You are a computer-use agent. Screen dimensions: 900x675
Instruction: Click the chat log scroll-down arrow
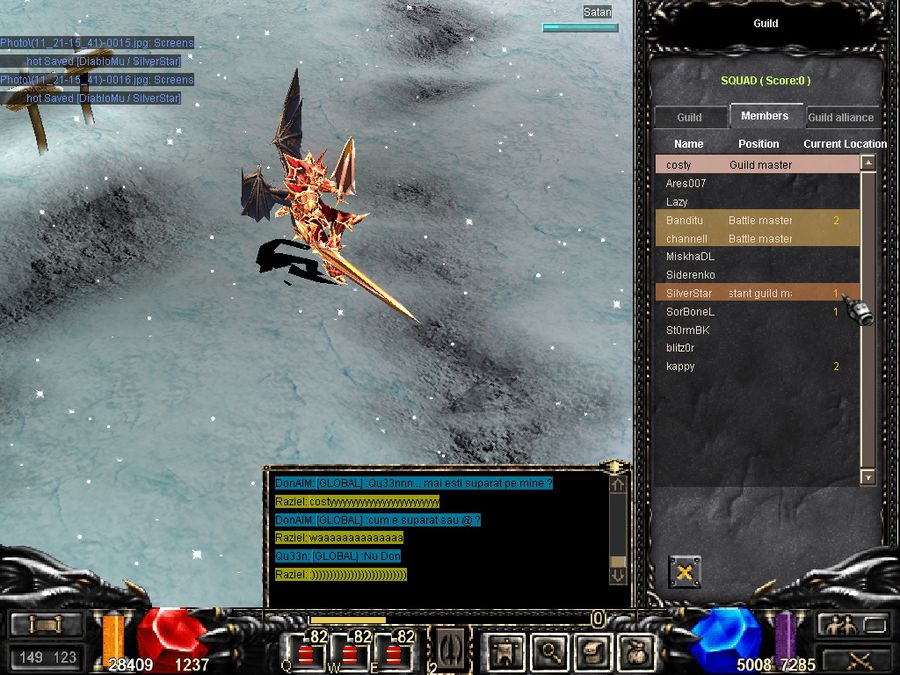[x=618, y=574]
